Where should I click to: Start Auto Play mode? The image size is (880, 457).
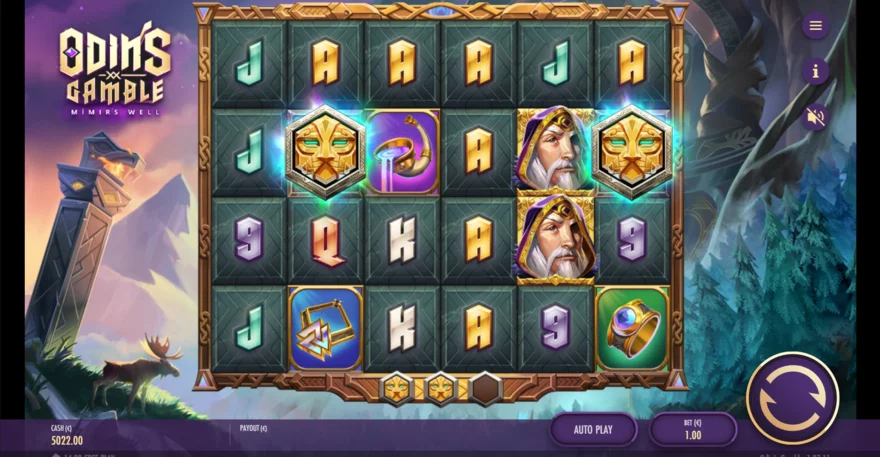coord(593,429)
